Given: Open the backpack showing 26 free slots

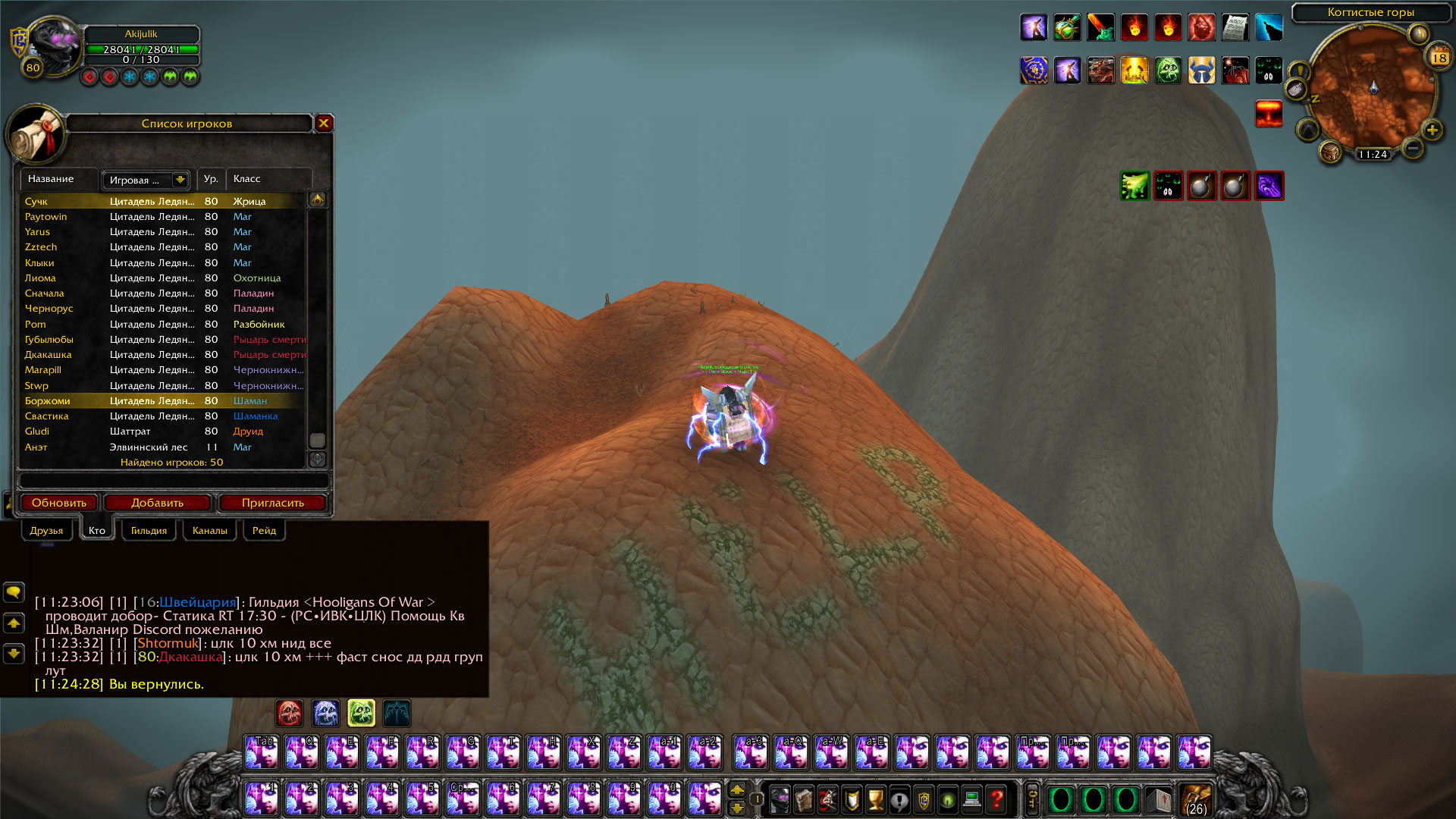Looking at the screenshot, I should click(x=1196, y=799).
